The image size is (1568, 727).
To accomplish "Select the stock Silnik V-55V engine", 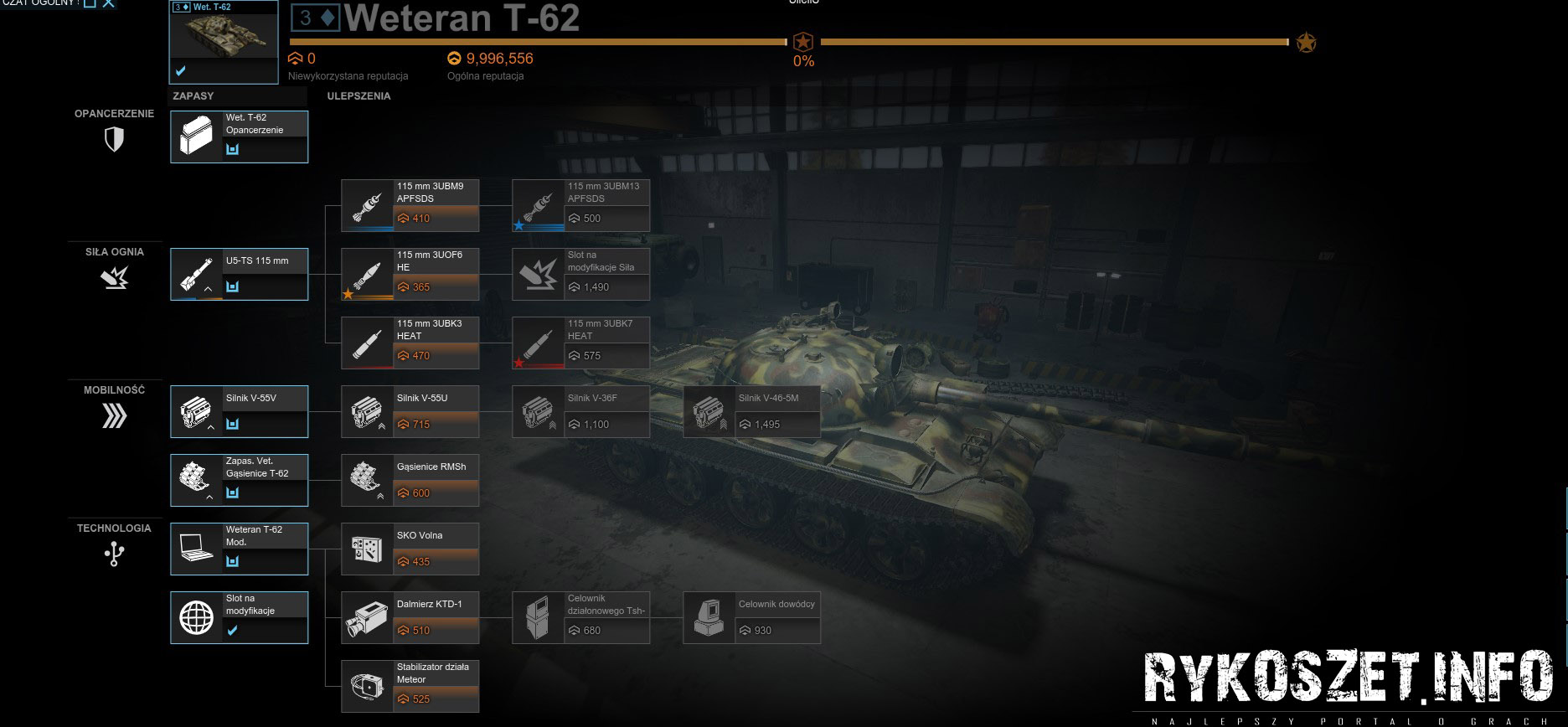I will pyautogui.click(x=240, y=411).
